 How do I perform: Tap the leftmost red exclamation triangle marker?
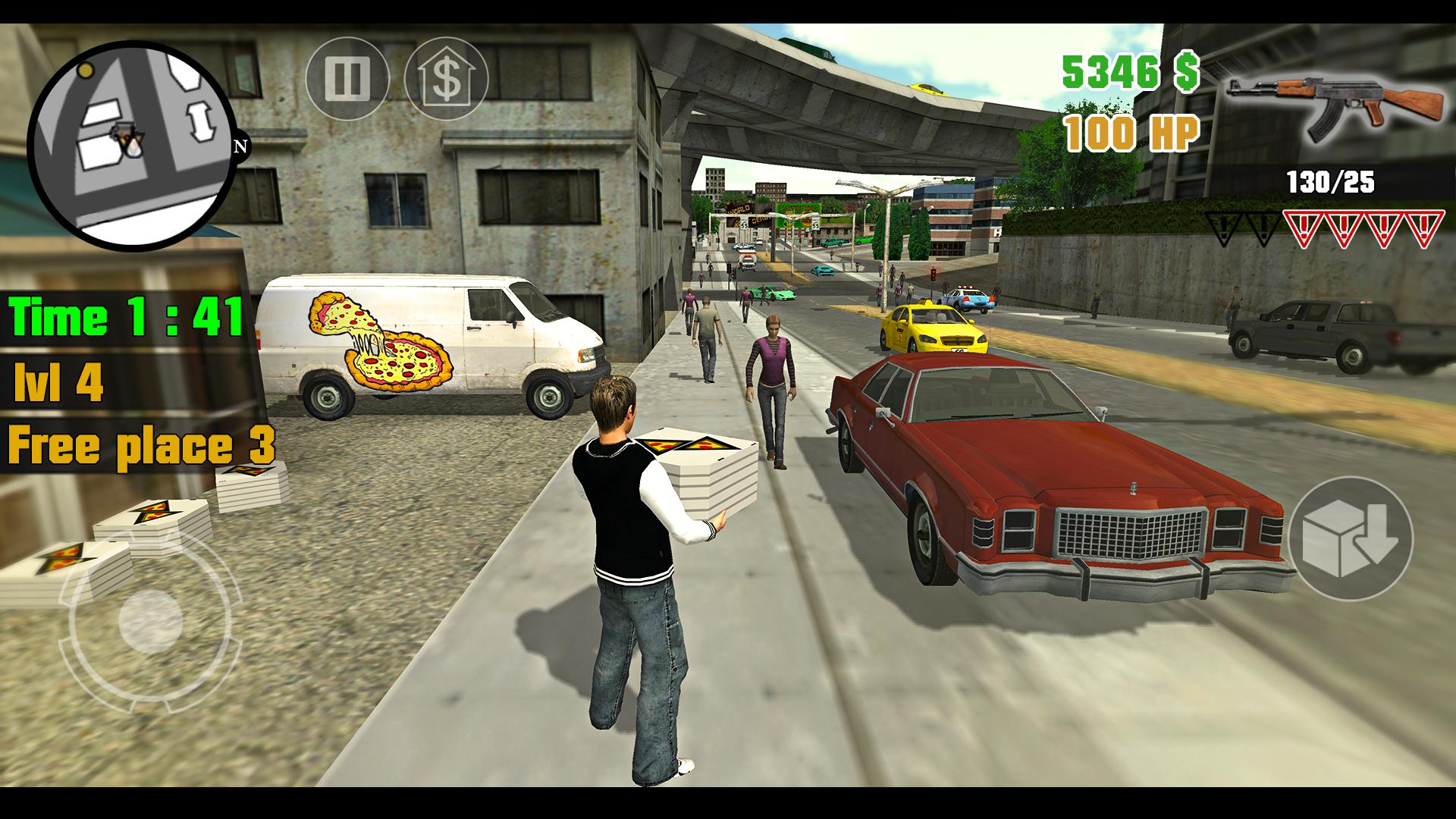click(1303, 227)
